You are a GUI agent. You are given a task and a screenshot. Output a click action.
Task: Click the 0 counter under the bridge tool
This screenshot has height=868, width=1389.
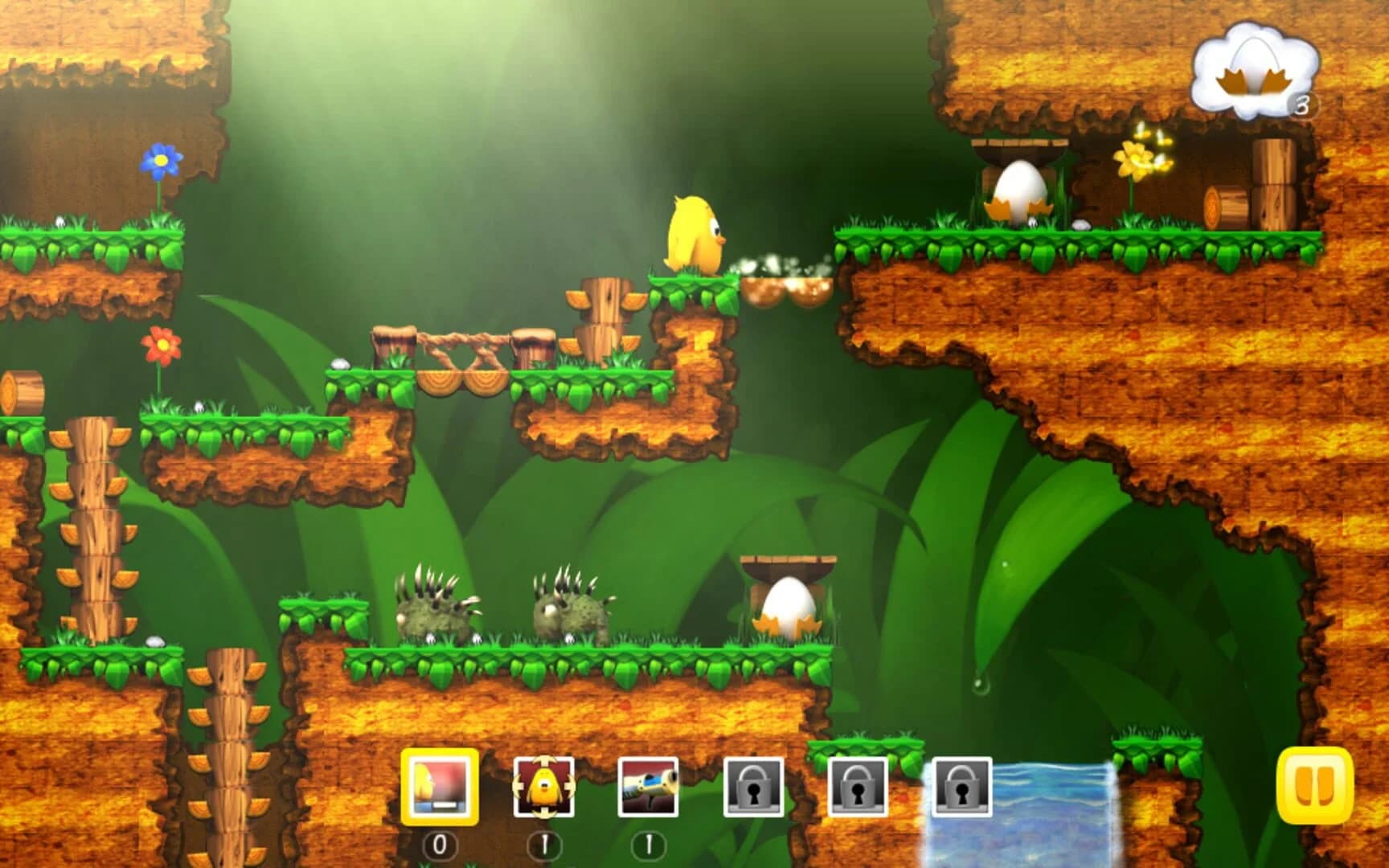tap(438, 844)
